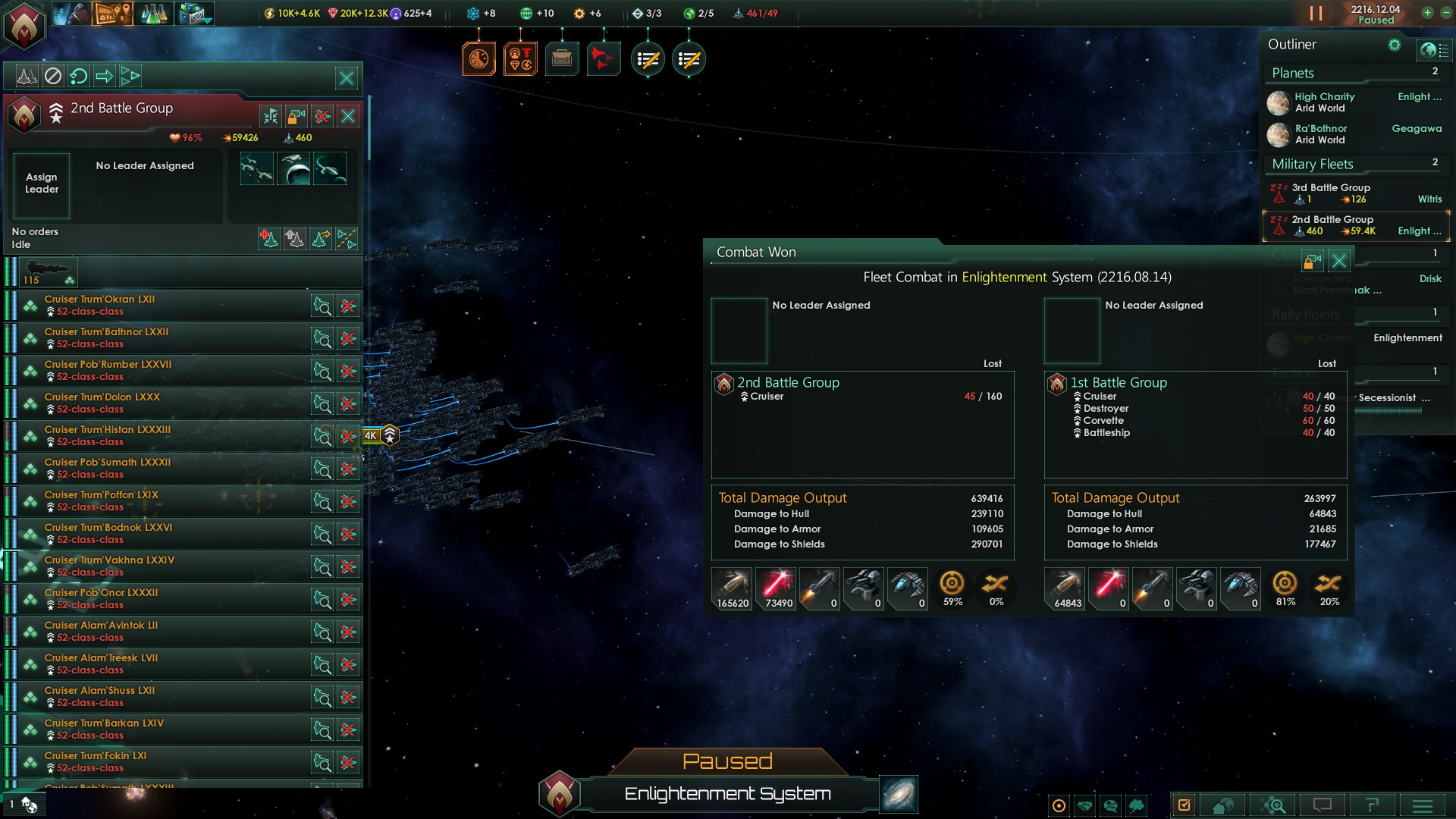Image resolution: width=1456 pixels, height=819 pixels.
Task: Open the empire government emblem
Action: [x=24, y=24]
